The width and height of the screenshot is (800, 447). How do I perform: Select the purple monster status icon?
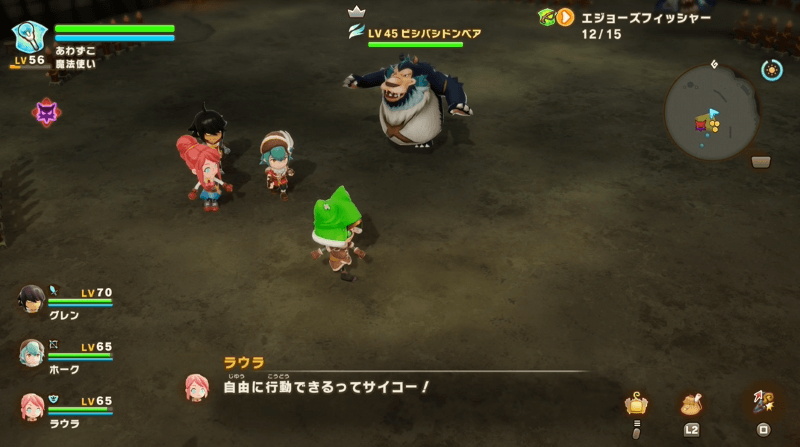[x=46, y=113]
